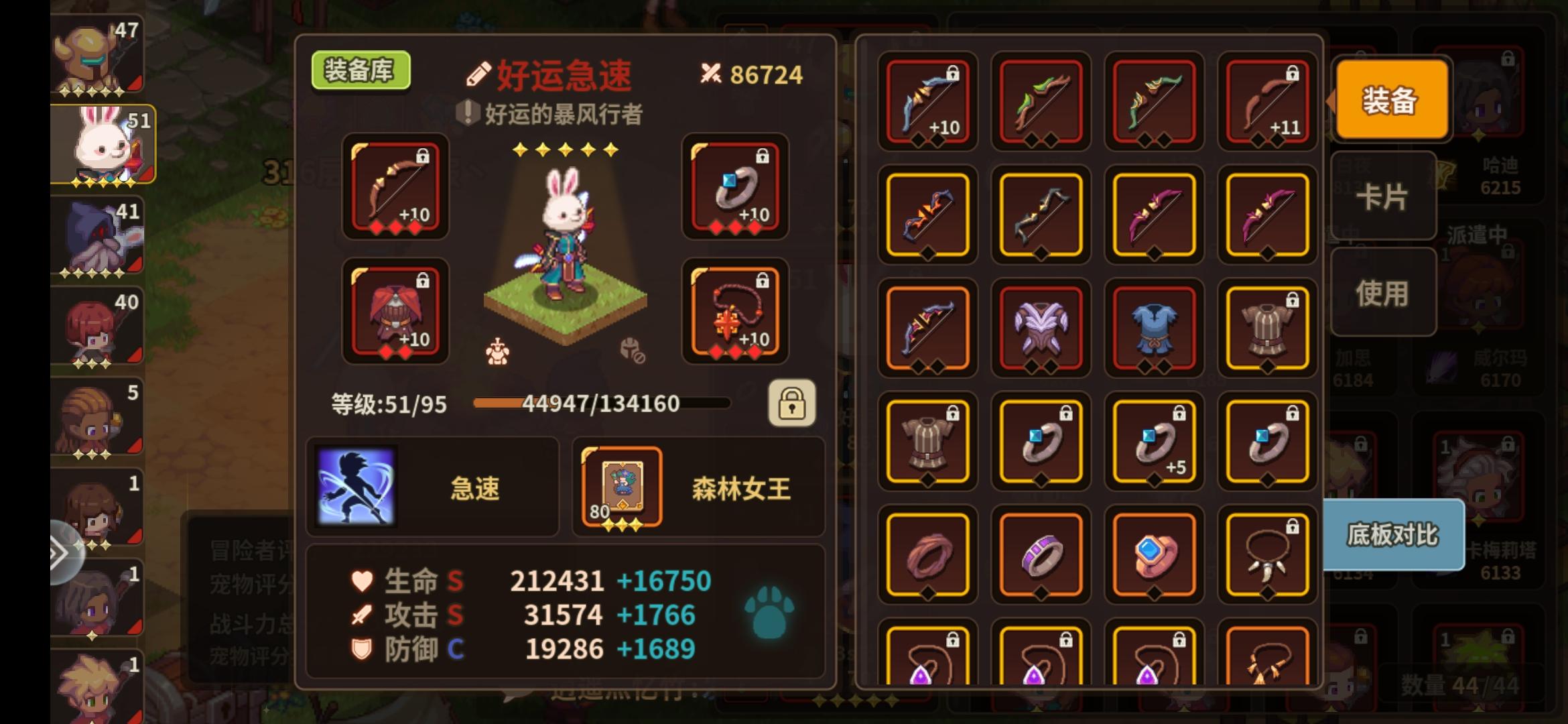The height and width of the screenshot is (724, 1568).
Task: Select the level 51 rabbit portrait in sidebar
Action: click(x=101, y=144)
